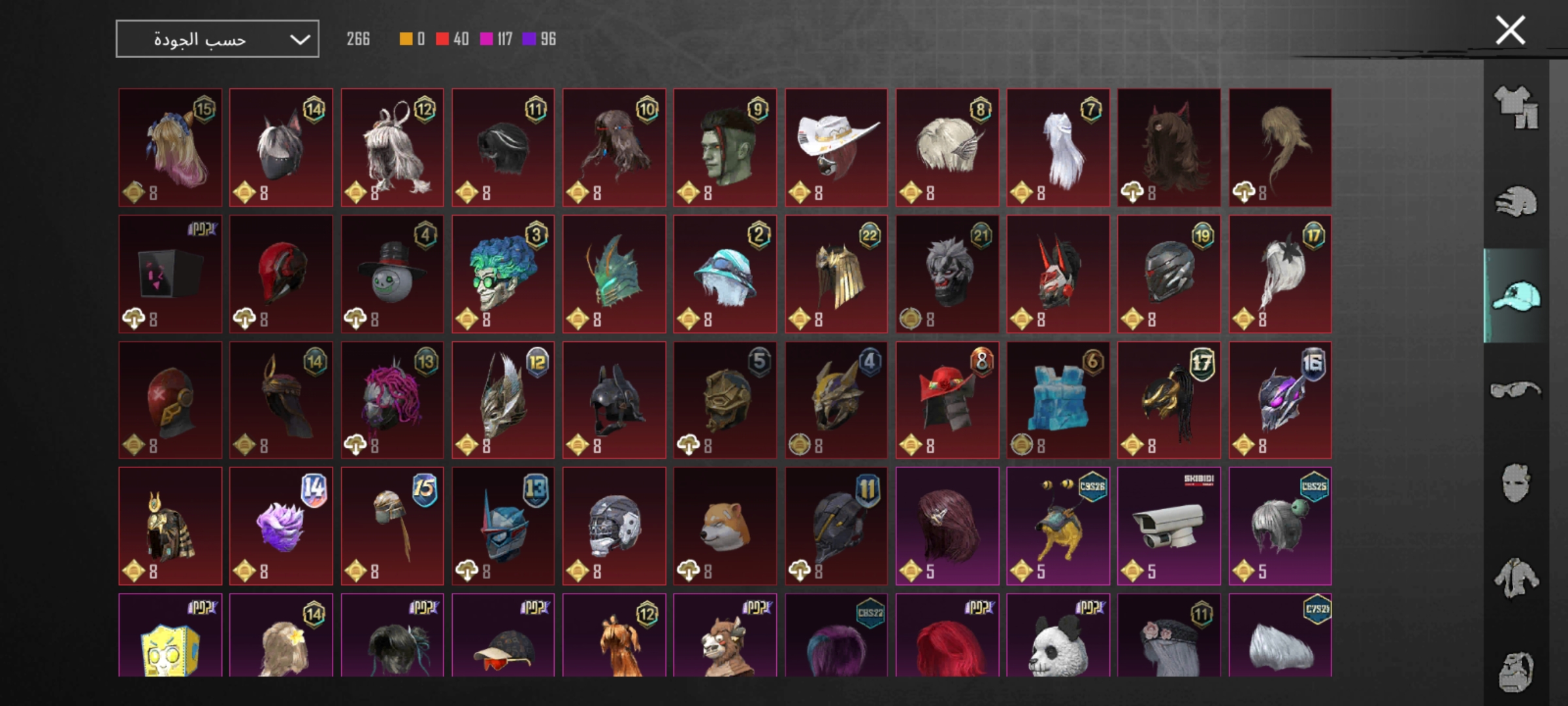The height and width of the screenshot is (706, 1568).
Task: Choose the snowman top hat headgear
Action: (x=392, y=274)
